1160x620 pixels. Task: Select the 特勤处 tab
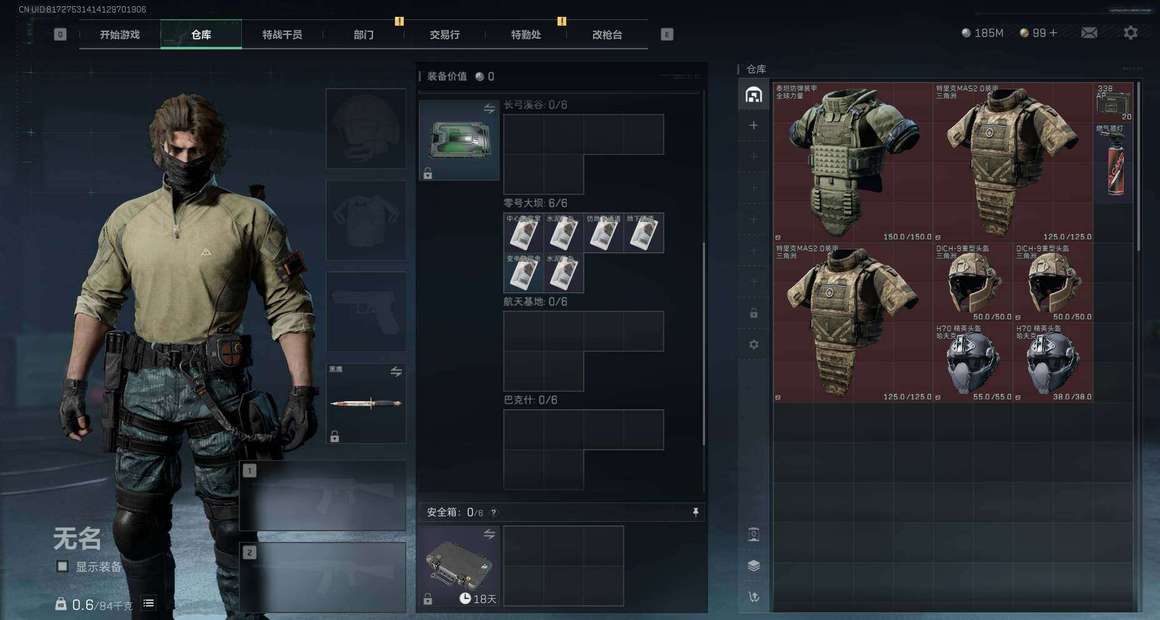point(526,34)
